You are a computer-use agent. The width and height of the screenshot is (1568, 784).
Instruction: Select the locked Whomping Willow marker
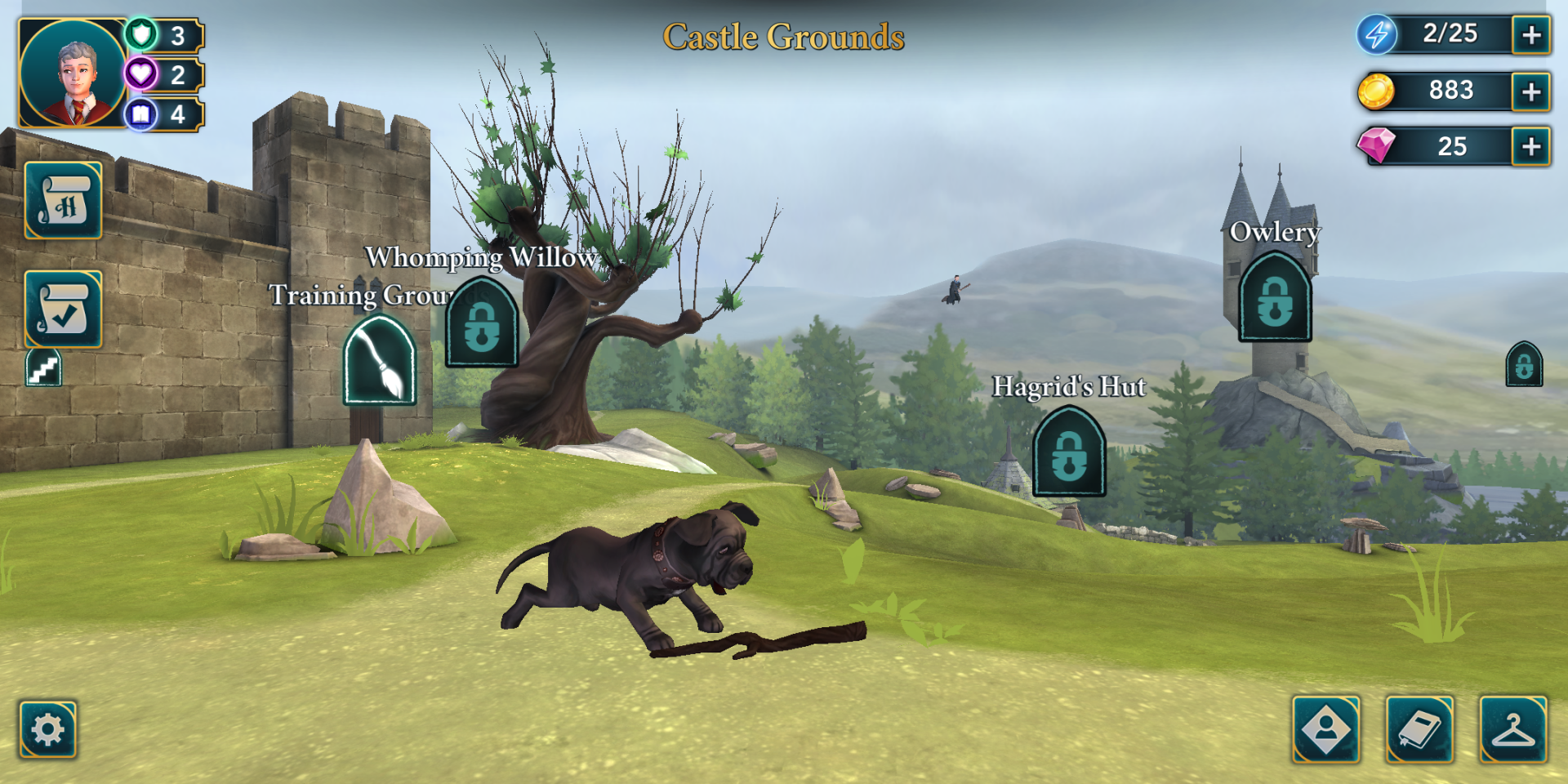[482, 324]
